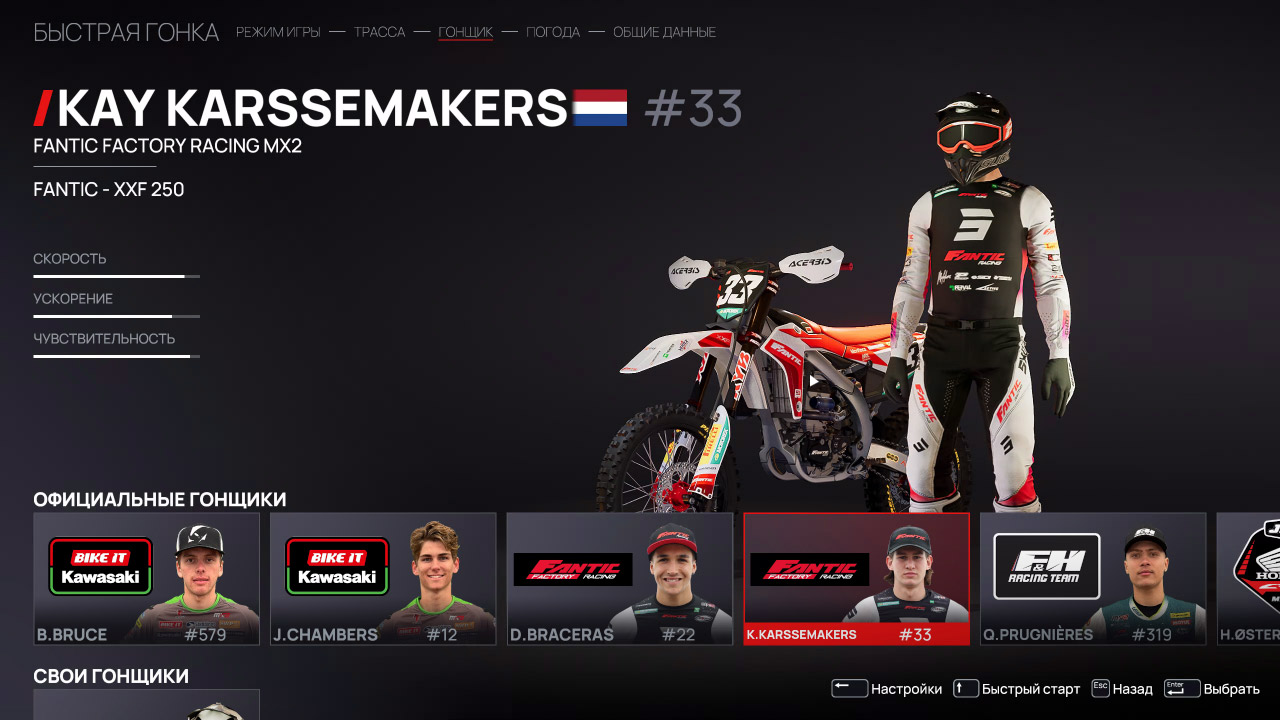Click Быстрый старт to launch the race
Image resolution: width=1280 pixels, height=720 pixels.
tap(1031, 688)
